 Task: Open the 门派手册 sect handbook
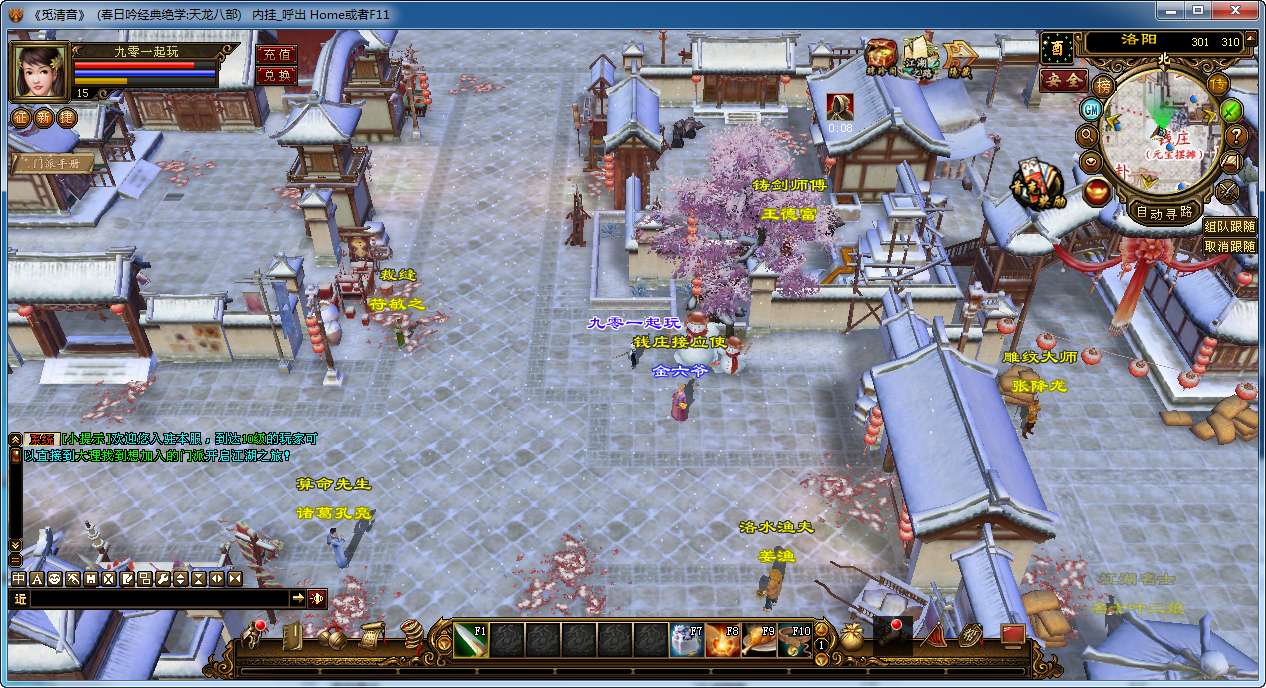(54, 163)
